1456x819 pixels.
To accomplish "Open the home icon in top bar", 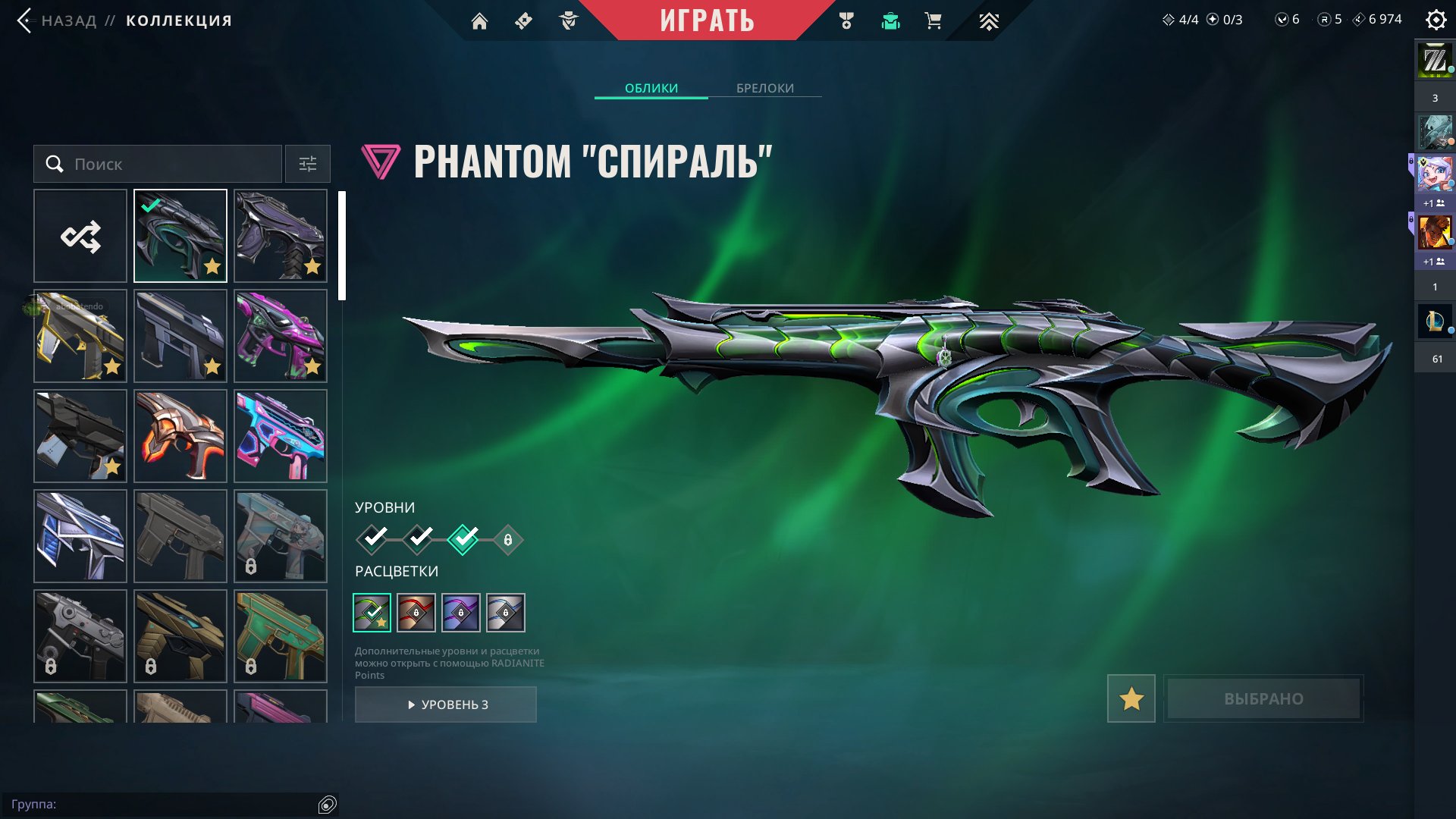I will click(479, 21).
